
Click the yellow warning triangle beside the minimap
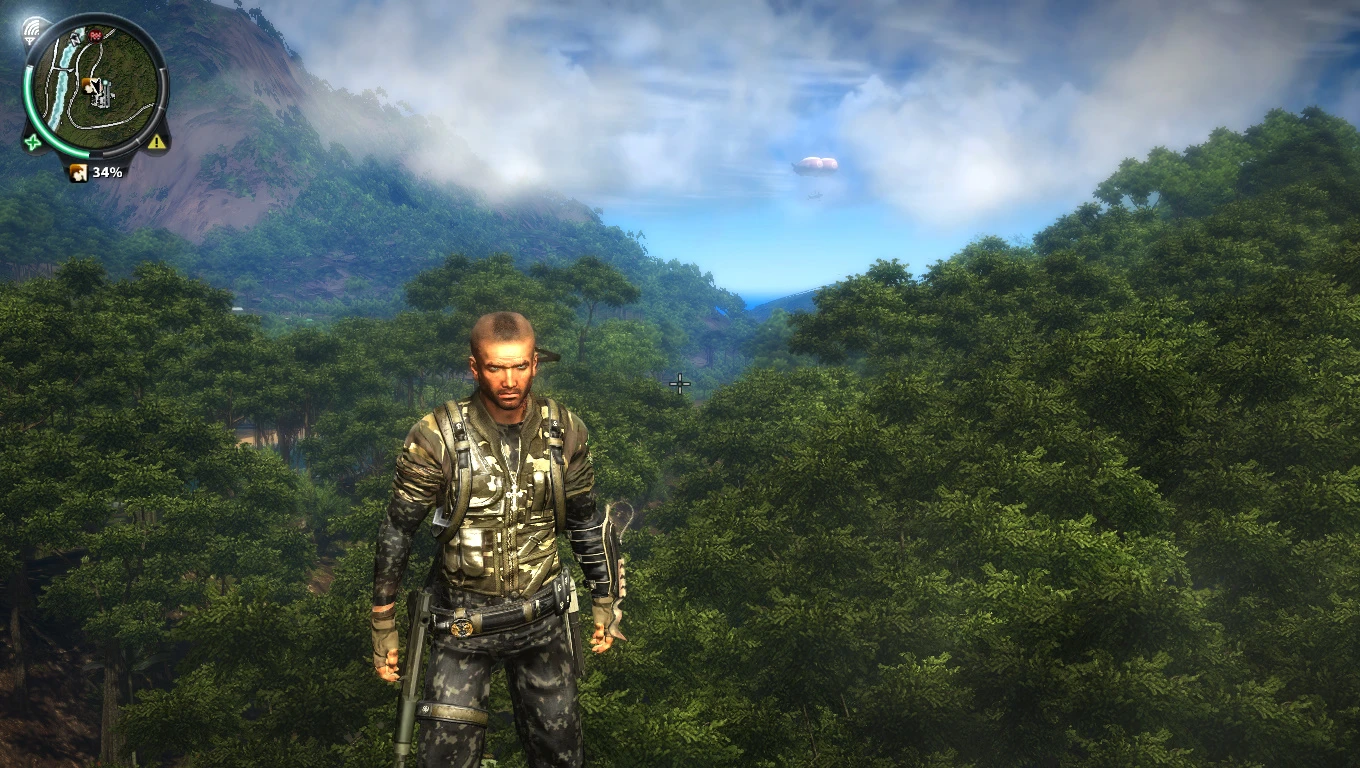pos(155,140)
